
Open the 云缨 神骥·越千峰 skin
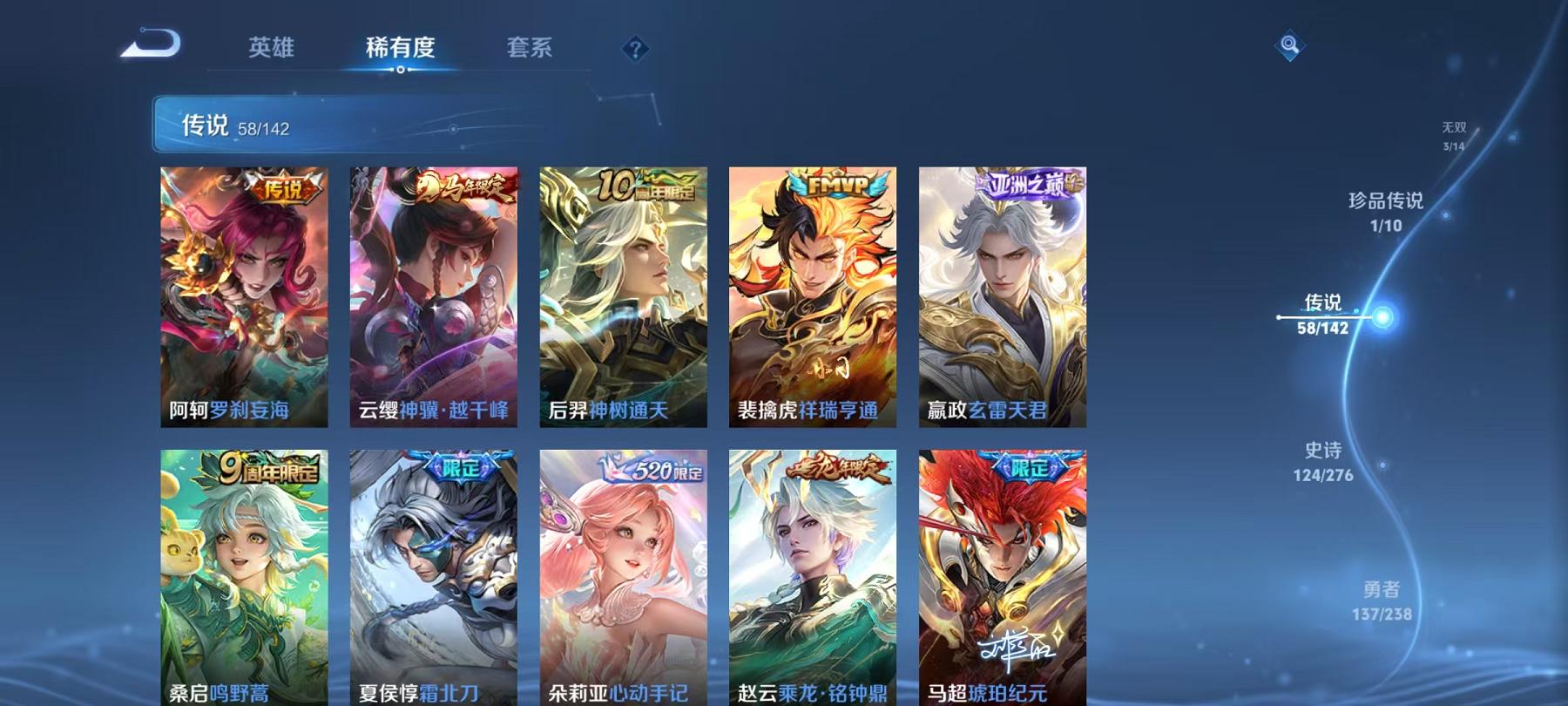[434, 296]
